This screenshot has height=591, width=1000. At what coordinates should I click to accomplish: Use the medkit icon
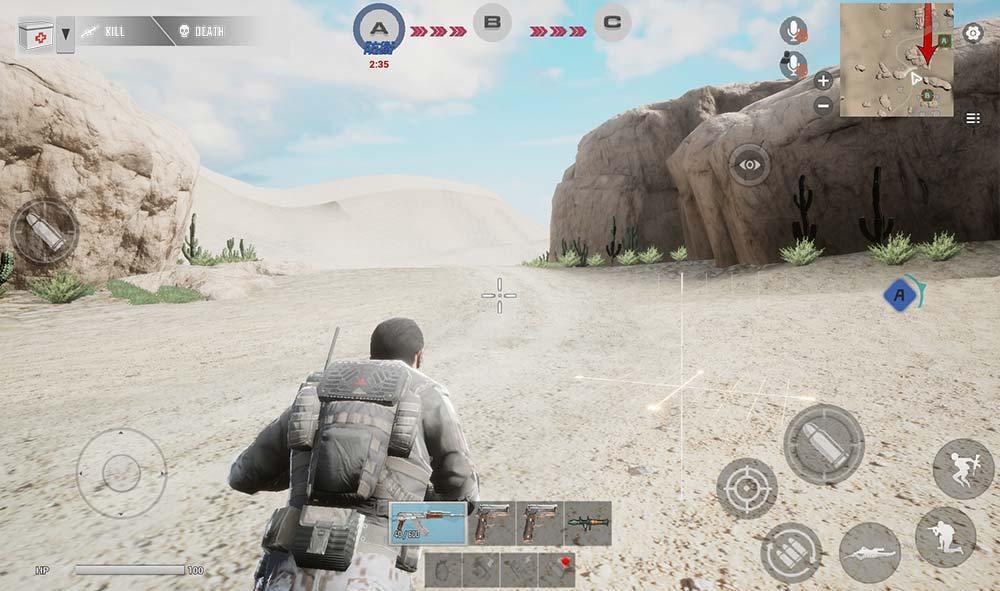34,36
